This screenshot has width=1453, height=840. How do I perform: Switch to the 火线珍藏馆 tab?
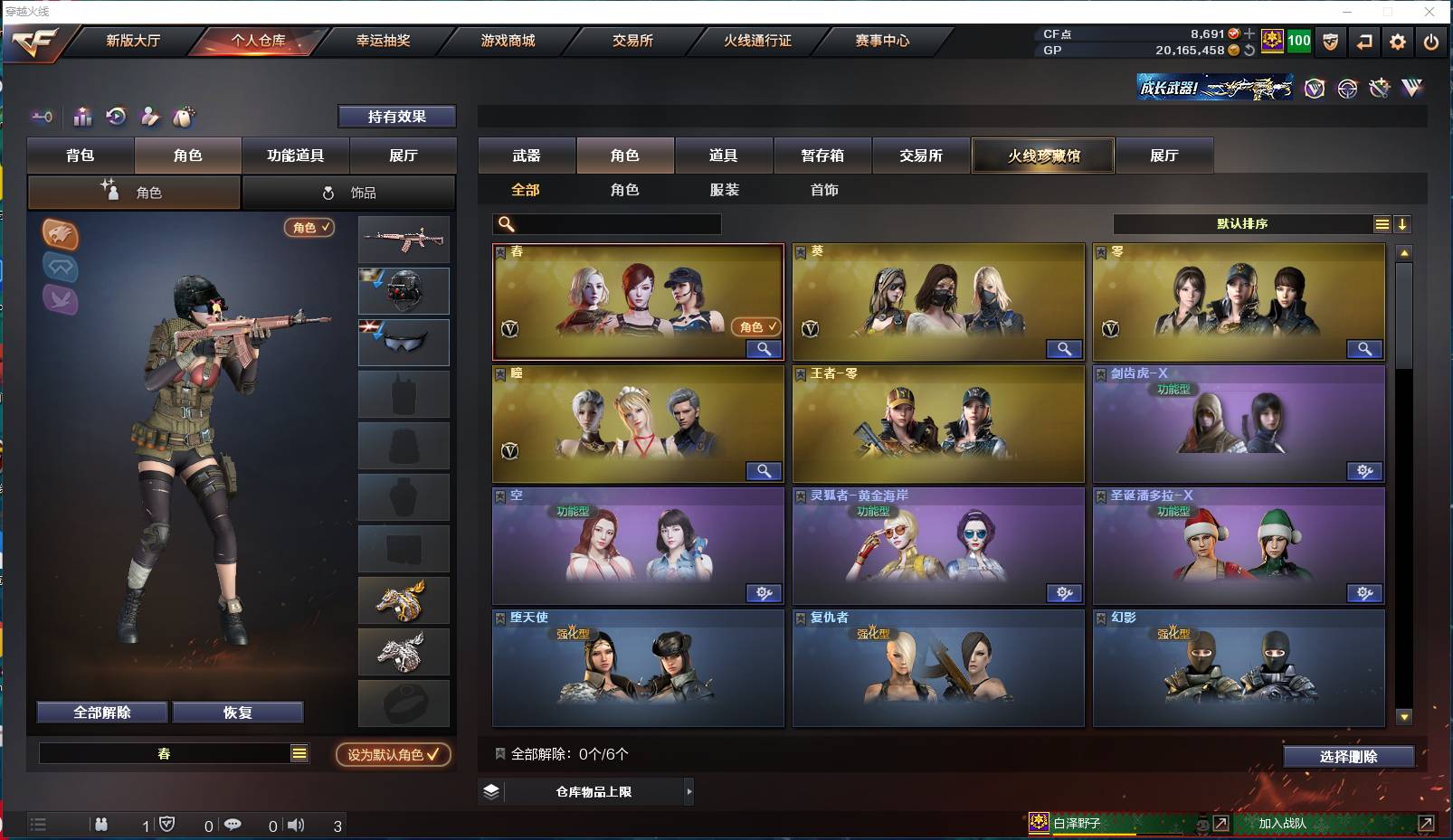click(x=1043, y=155)
